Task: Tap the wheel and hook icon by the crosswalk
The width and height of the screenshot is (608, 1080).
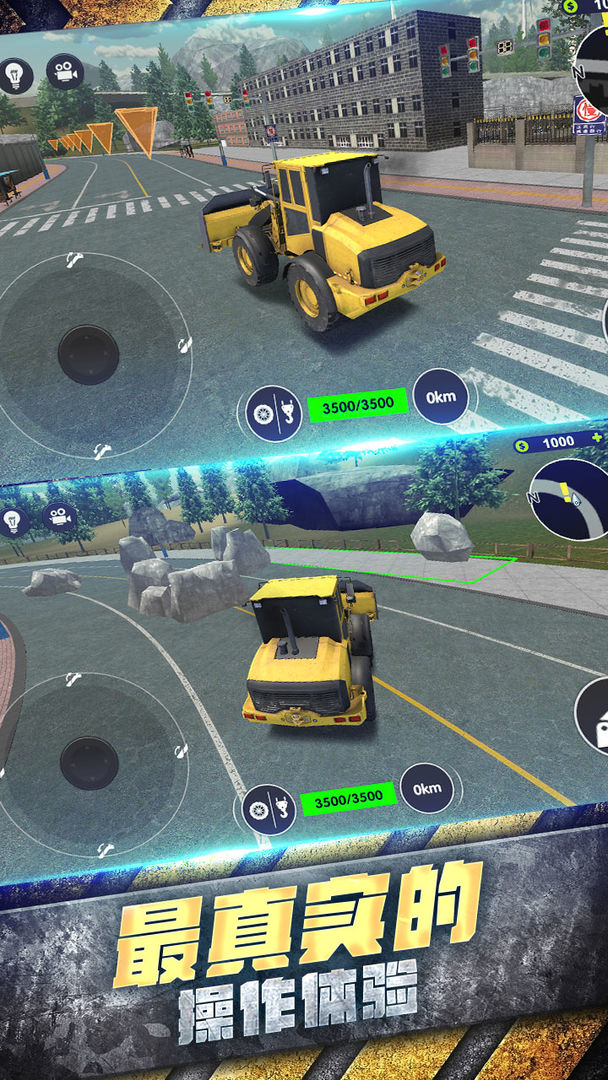Action: pos(274,413)
